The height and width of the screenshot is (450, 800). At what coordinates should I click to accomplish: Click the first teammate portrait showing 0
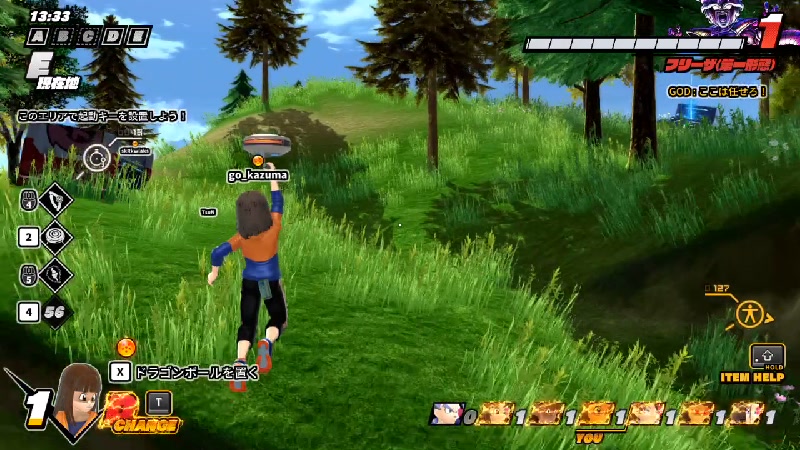click(446, 415)
